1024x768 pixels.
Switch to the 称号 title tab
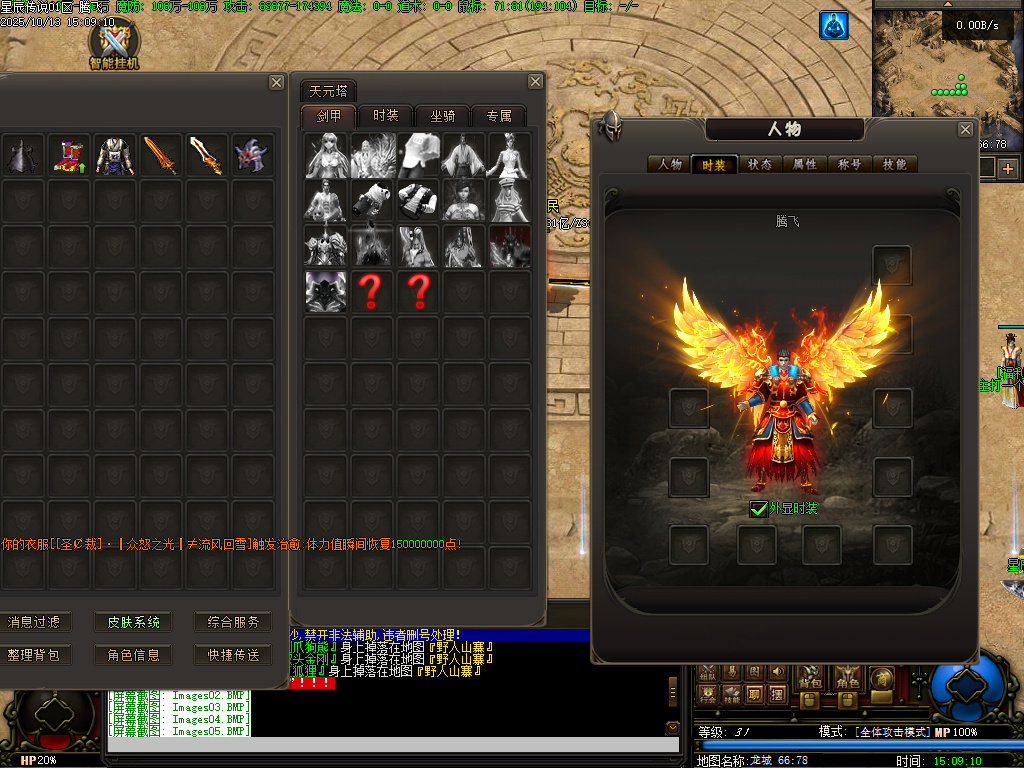[851, 164]
